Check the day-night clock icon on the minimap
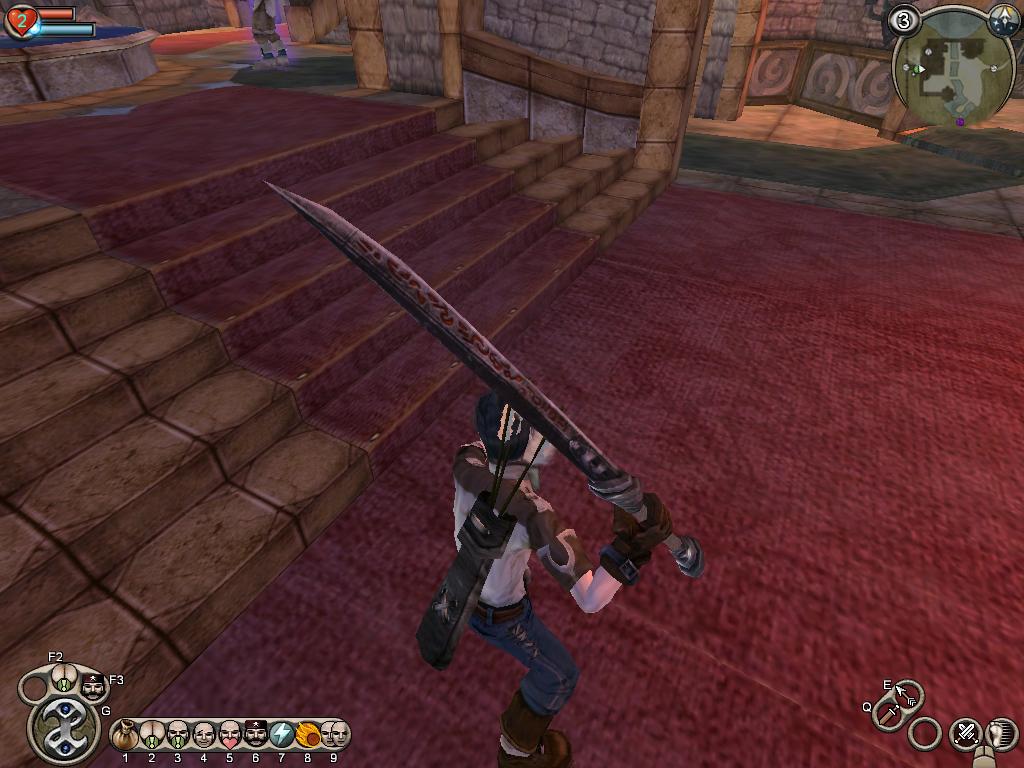 click(x=1002, y=20)
